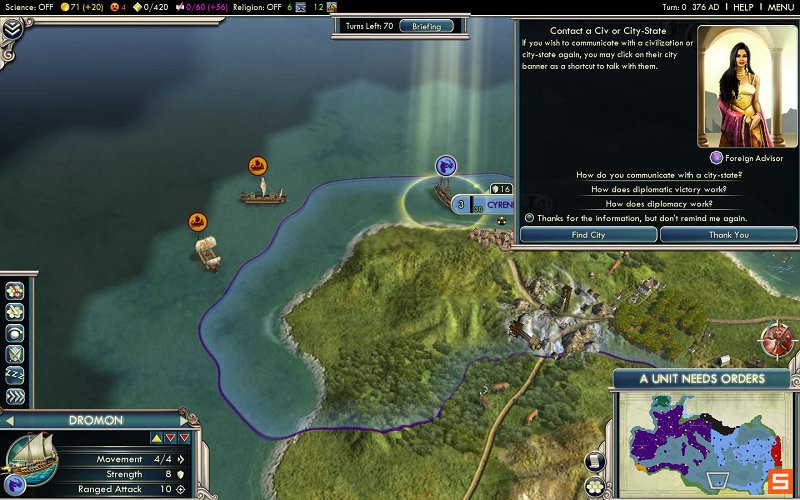Click the Find City button

pyautogui.click(x=588, y=235)
